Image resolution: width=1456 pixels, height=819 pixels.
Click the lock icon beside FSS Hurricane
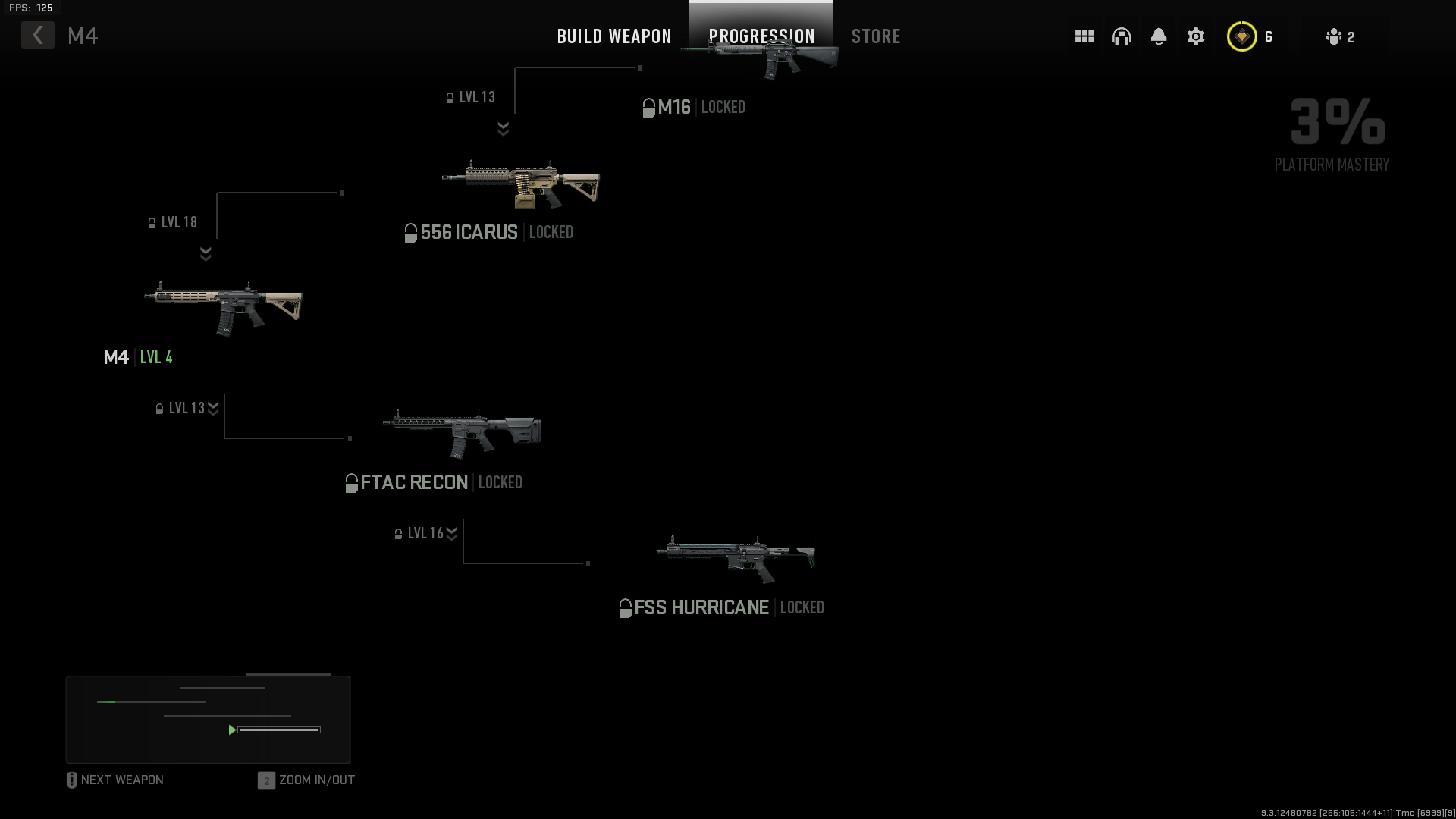pos(626,607)
